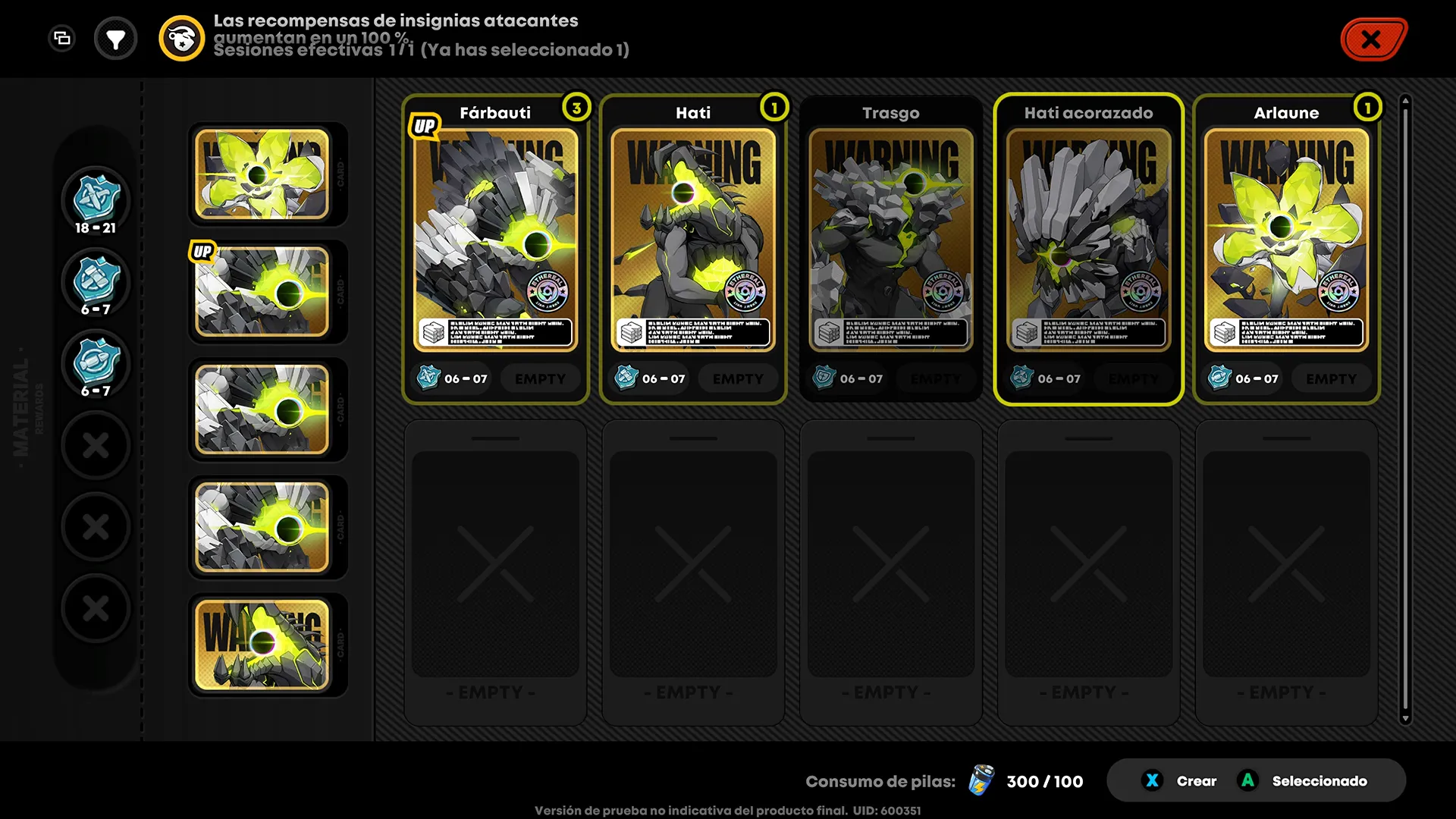Click the queued Arlaune flower card thumbnail
This screenshot has width=1456, height=819.
click(x=262, y=174)
